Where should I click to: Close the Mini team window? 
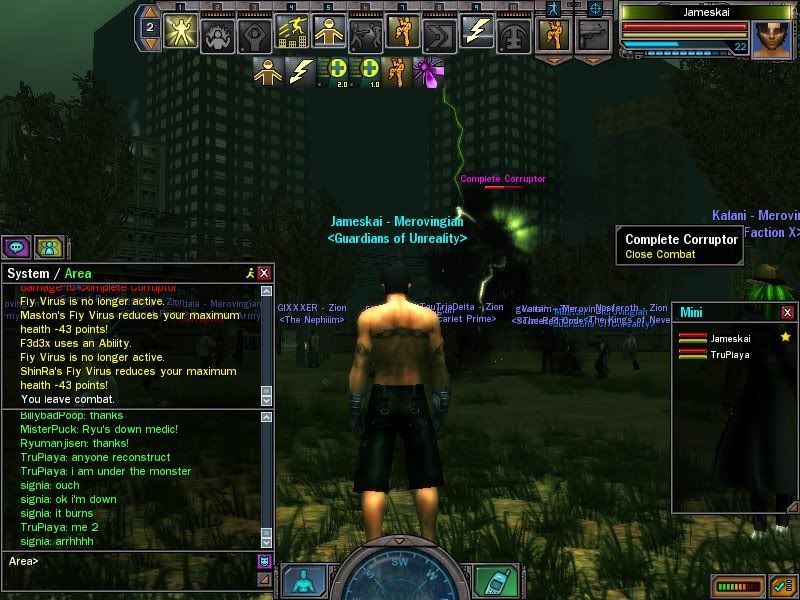[785, 312]
